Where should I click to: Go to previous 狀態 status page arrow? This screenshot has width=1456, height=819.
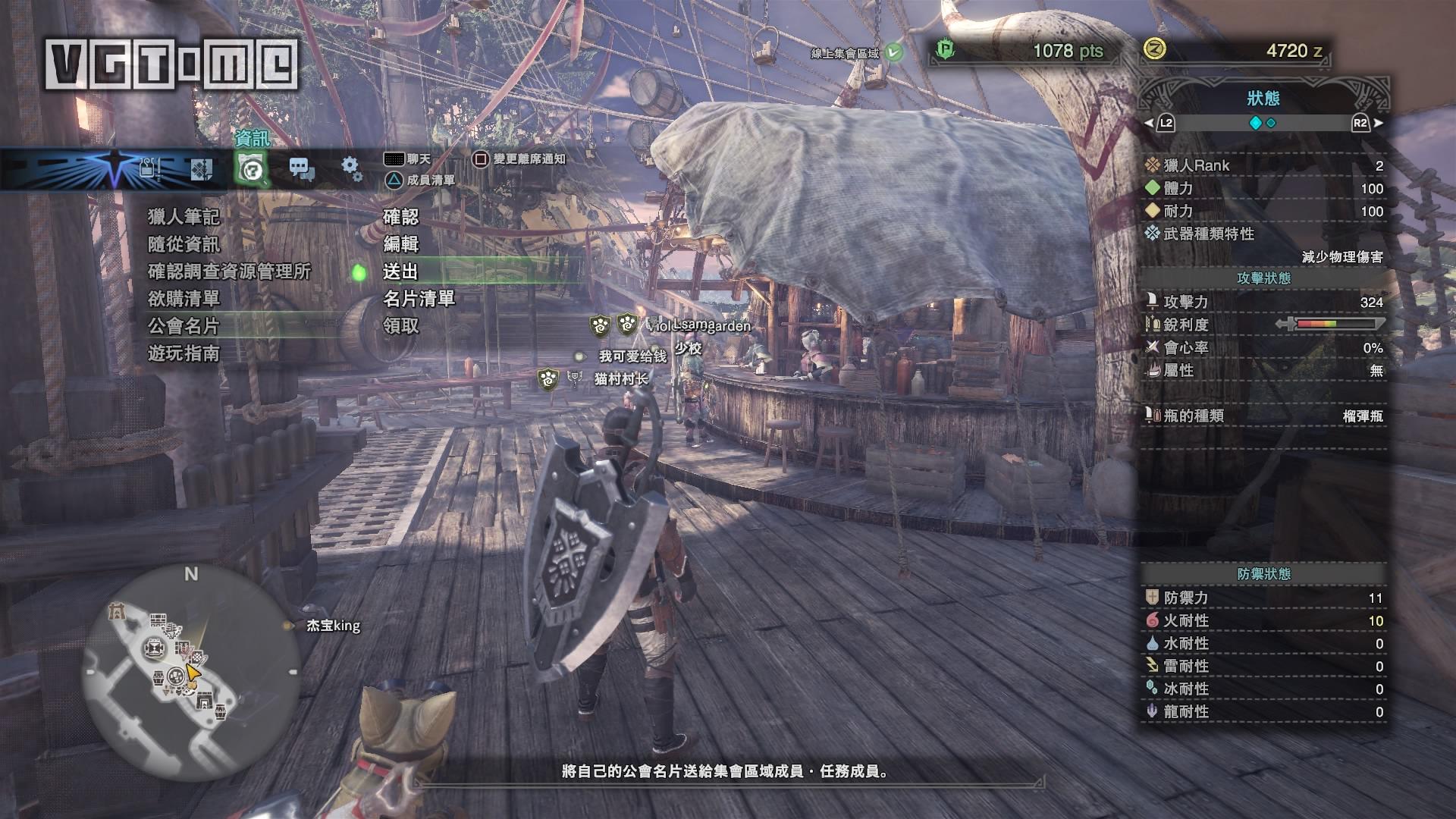pos(1149,123)
